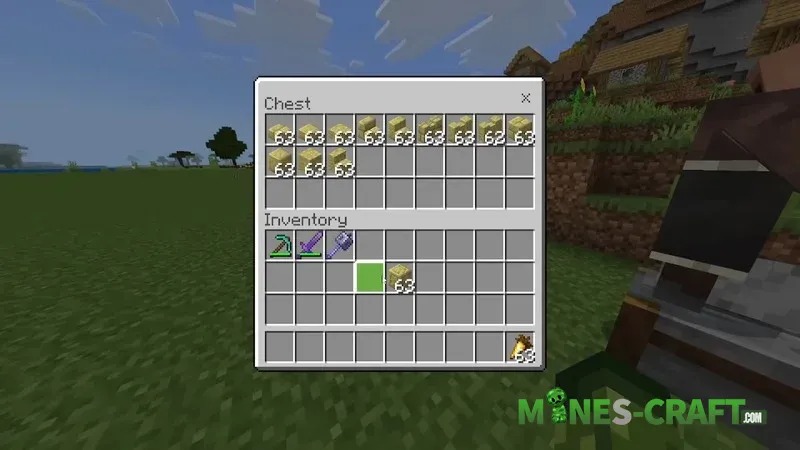
Task: Select the golden item in the hotbar
Action: pos(521,347)
